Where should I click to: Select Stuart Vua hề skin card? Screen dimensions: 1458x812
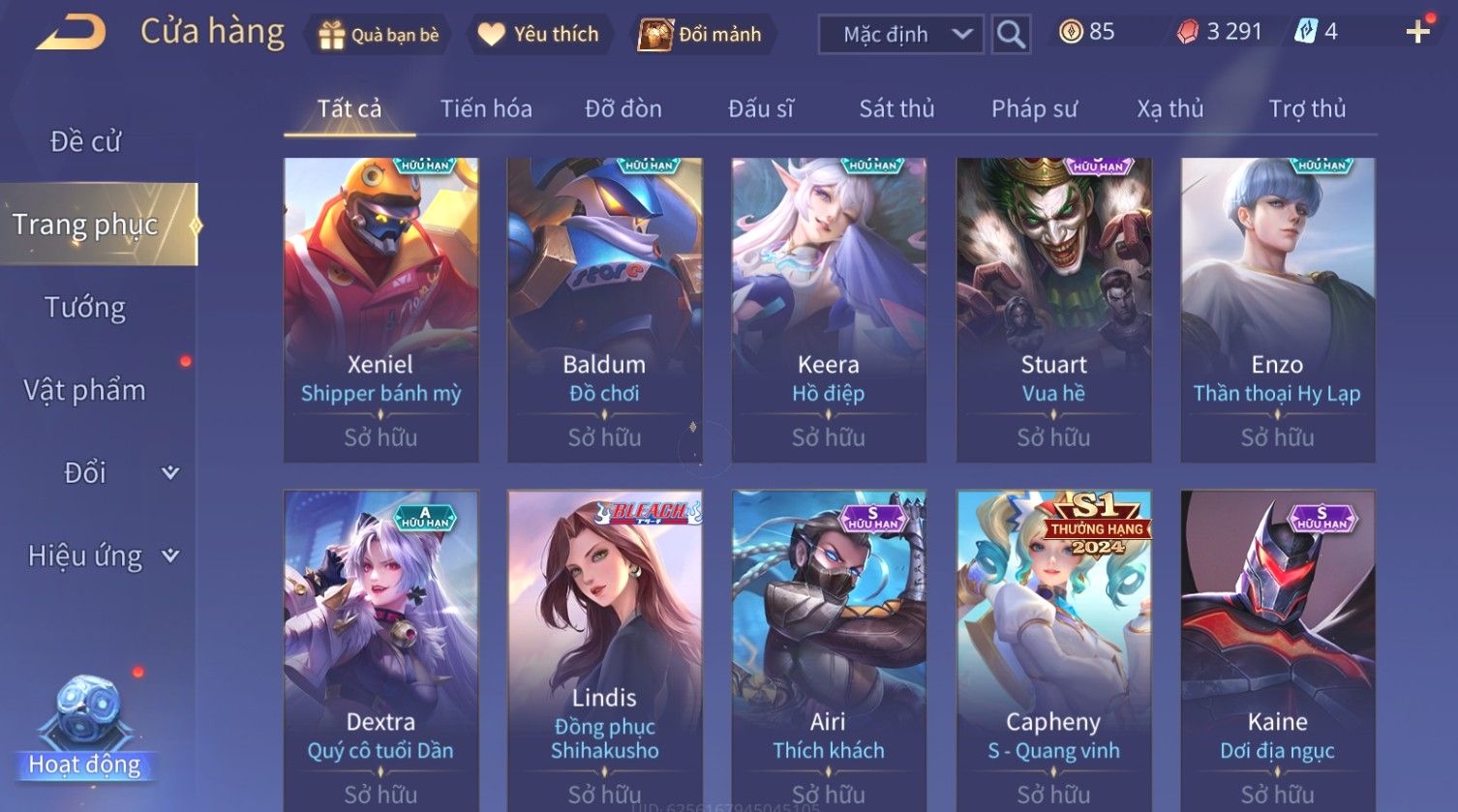coord(1053,310)
